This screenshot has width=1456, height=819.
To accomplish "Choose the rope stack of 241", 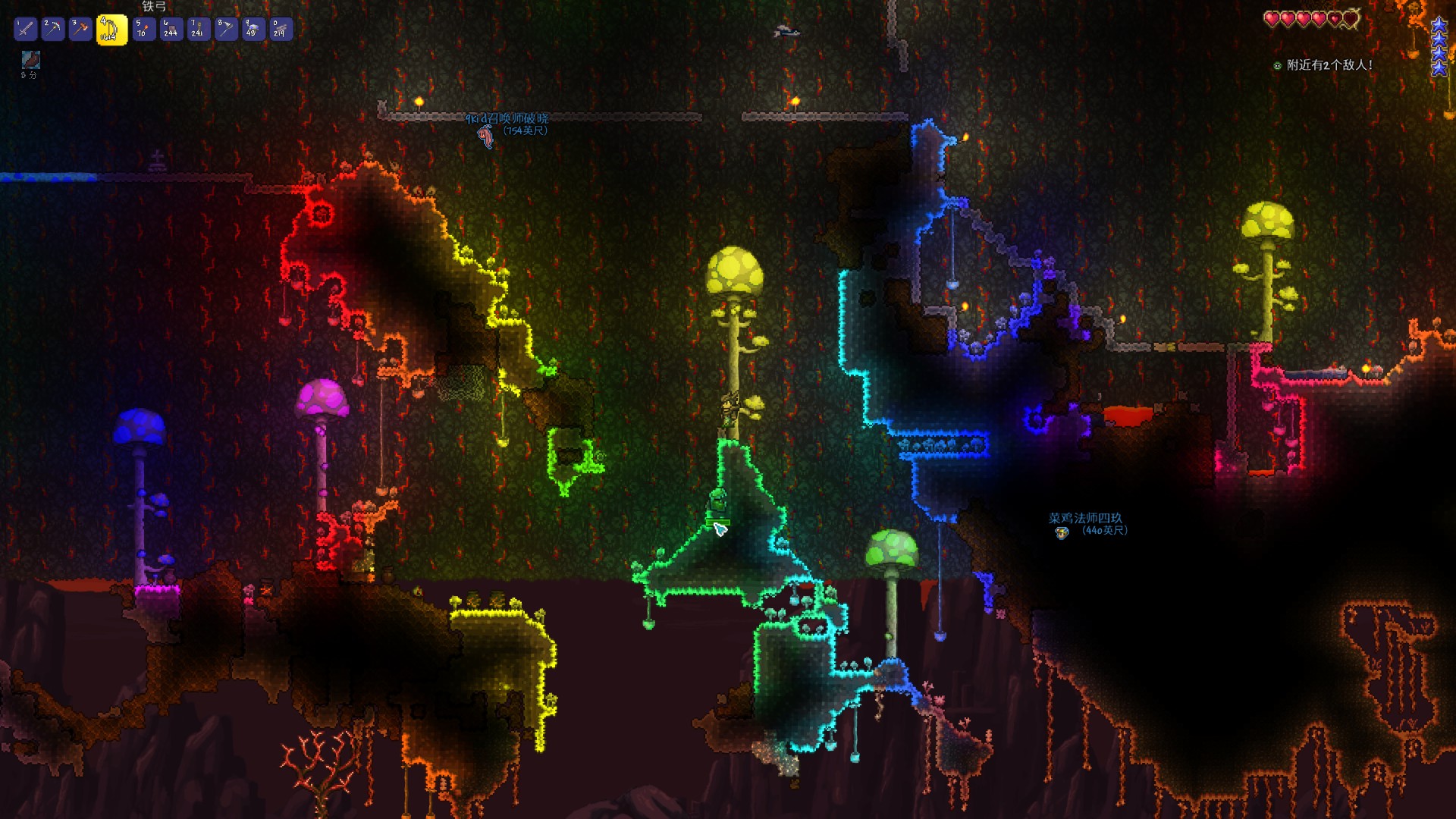I will coord(199,30).
